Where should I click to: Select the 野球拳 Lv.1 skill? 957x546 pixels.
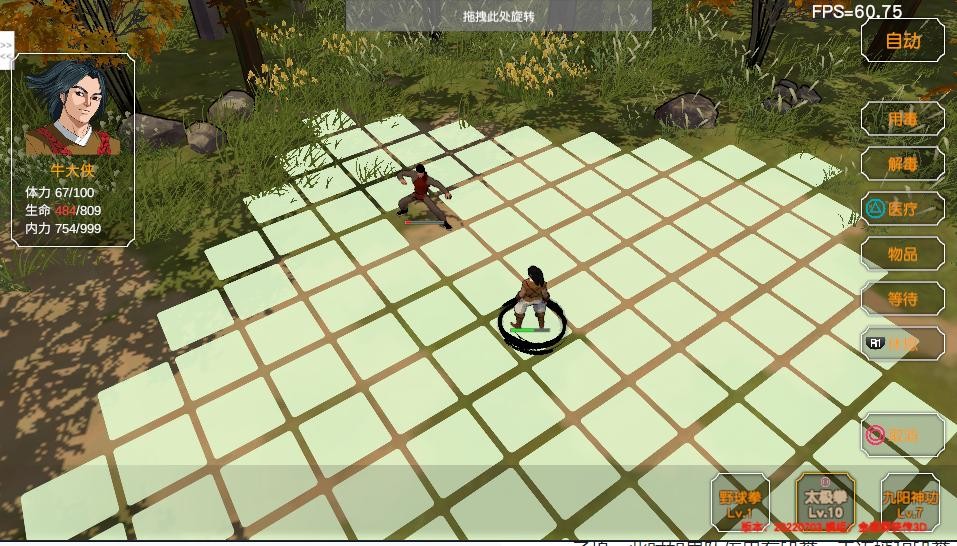[741, 502]
